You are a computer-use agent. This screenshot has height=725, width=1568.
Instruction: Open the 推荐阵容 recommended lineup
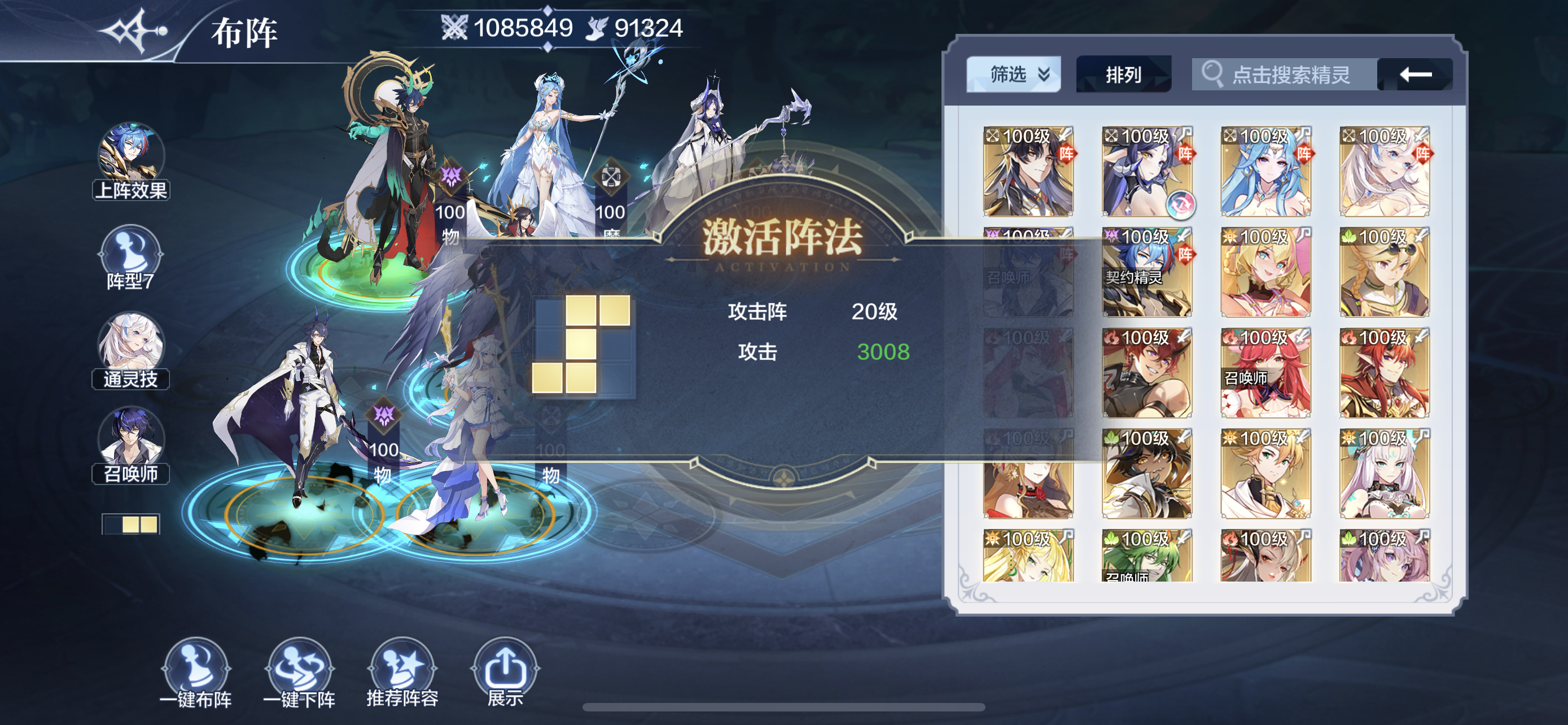[x=402, y=672]
